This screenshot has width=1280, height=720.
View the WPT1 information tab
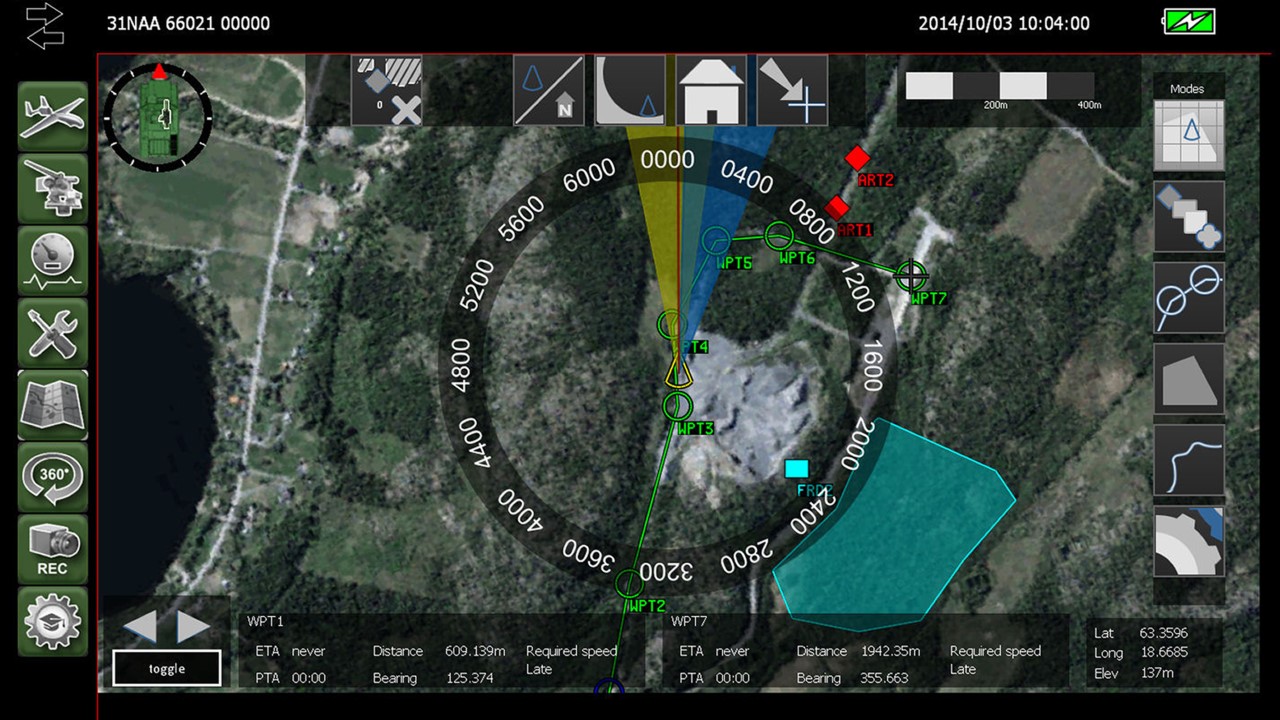265,621
